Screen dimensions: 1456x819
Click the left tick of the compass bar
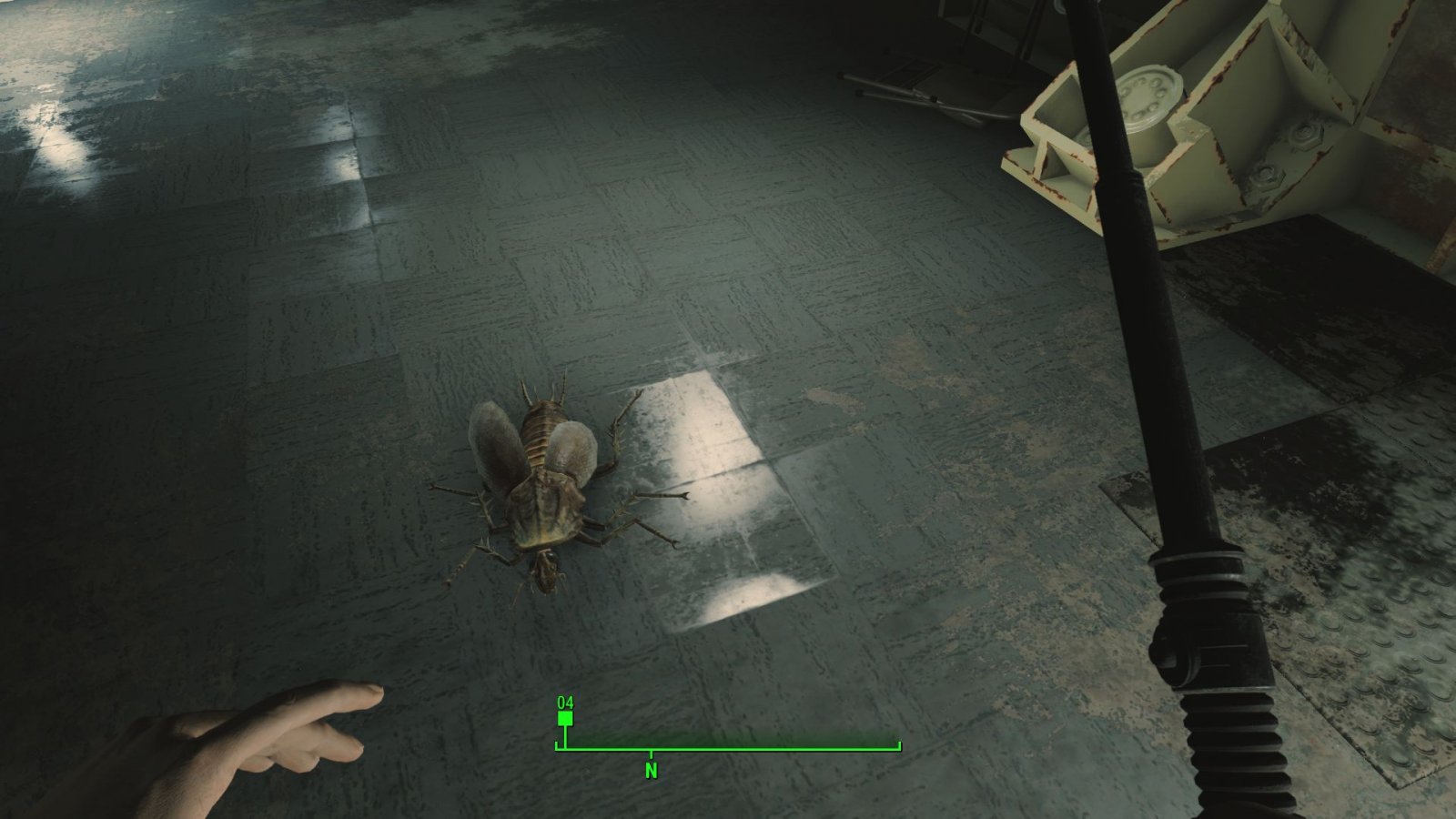557,744
